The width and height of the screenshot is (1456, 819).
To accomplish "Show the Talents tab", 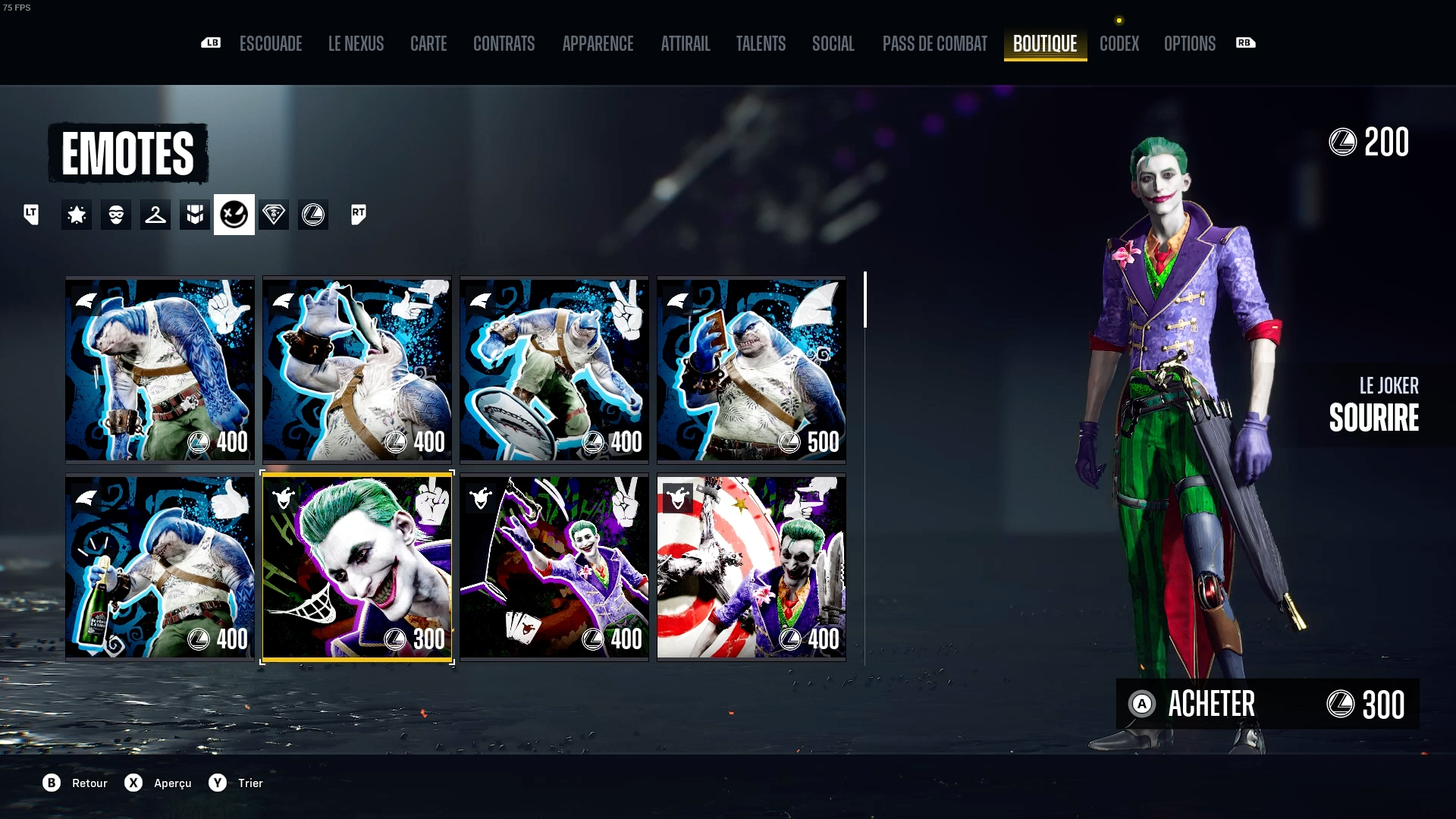I will pyautogui.click(x=761, y=44).
